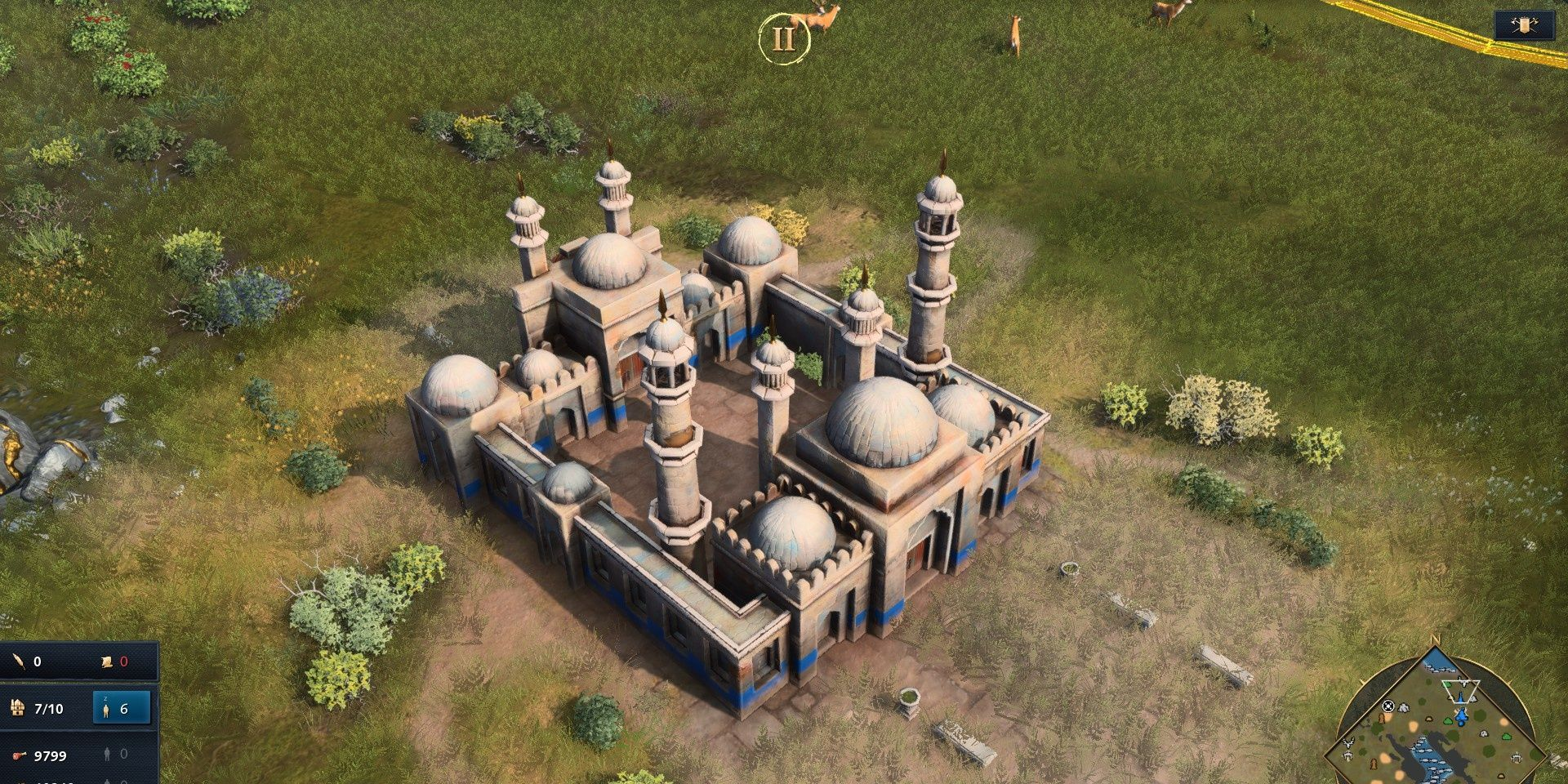Open the banner and crossed axes panel
This screenshot has height=784, width=1568.
pyautogui.click(x=1524, y=25)
